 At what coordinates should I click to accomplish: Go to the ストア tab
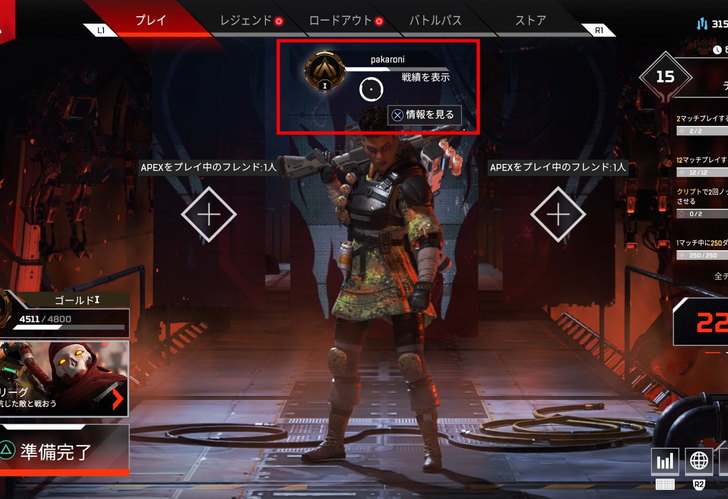coord(530,20)
